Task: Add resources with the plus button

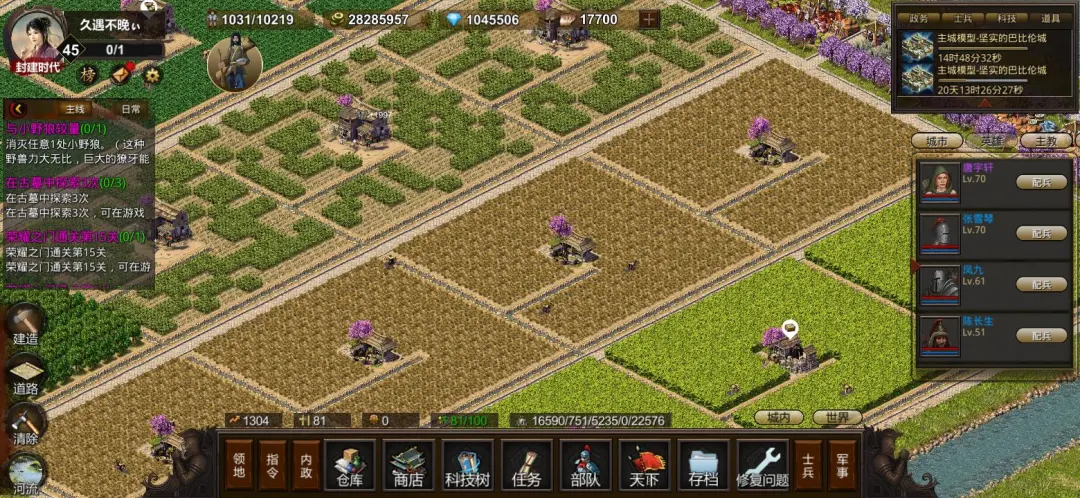Action: [x=649, y=19]
